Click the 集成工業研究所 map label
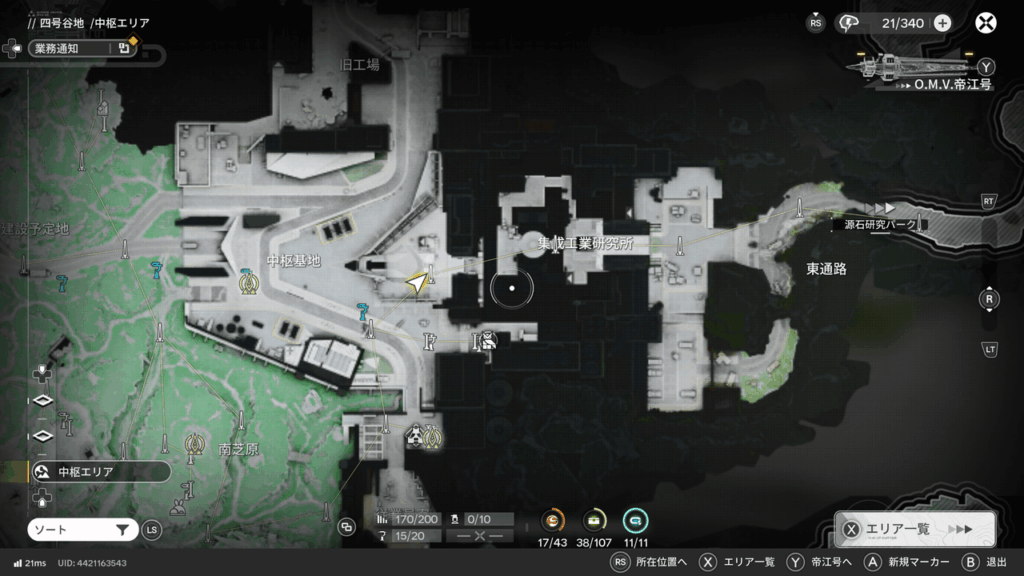Viewport: 1024px width, 576px height. click(x=585, y=243)
